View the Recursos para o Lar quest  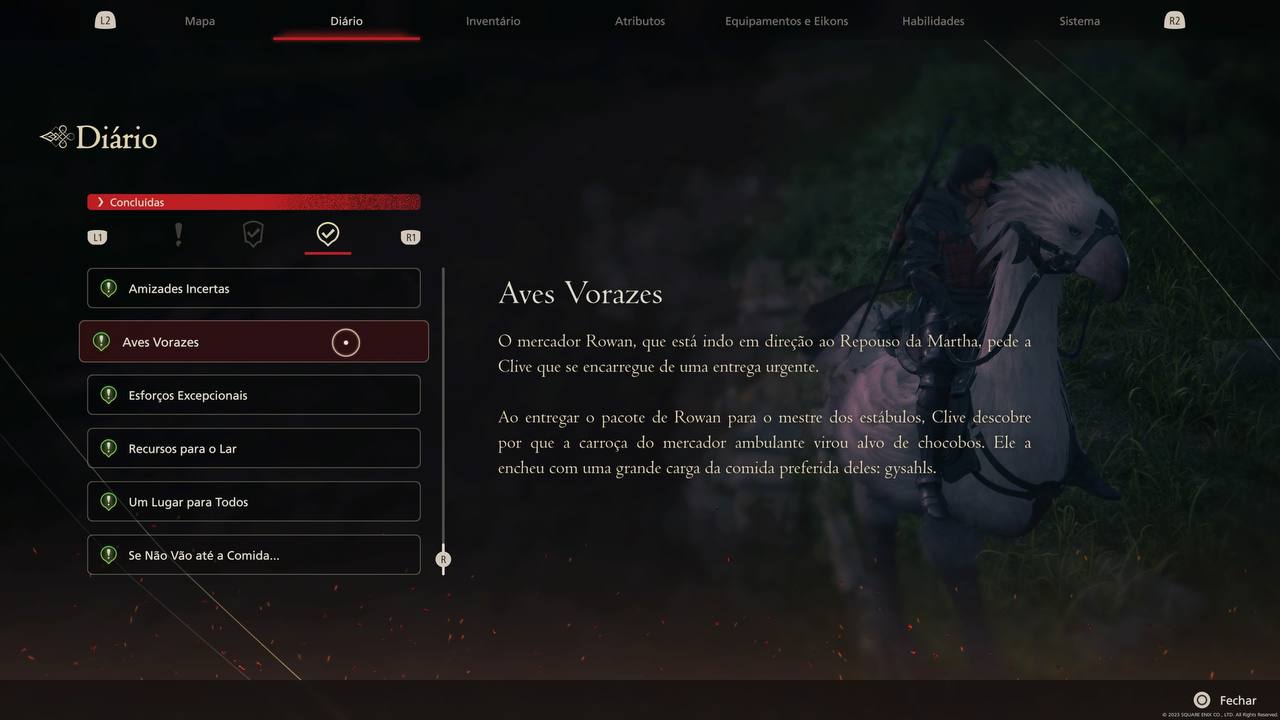pyautogui.click(x=254, y=449)
